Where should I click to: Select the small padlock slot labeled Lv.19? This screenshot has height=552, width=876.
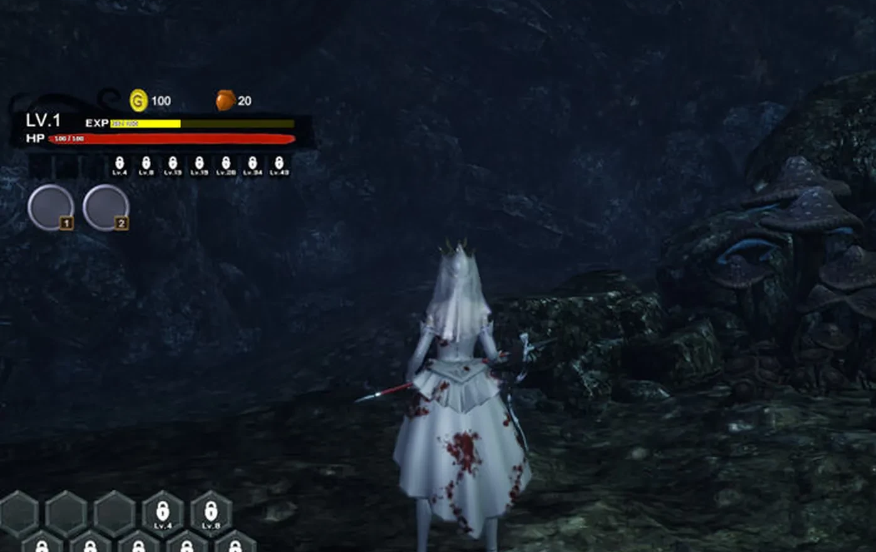coord(199,164)
